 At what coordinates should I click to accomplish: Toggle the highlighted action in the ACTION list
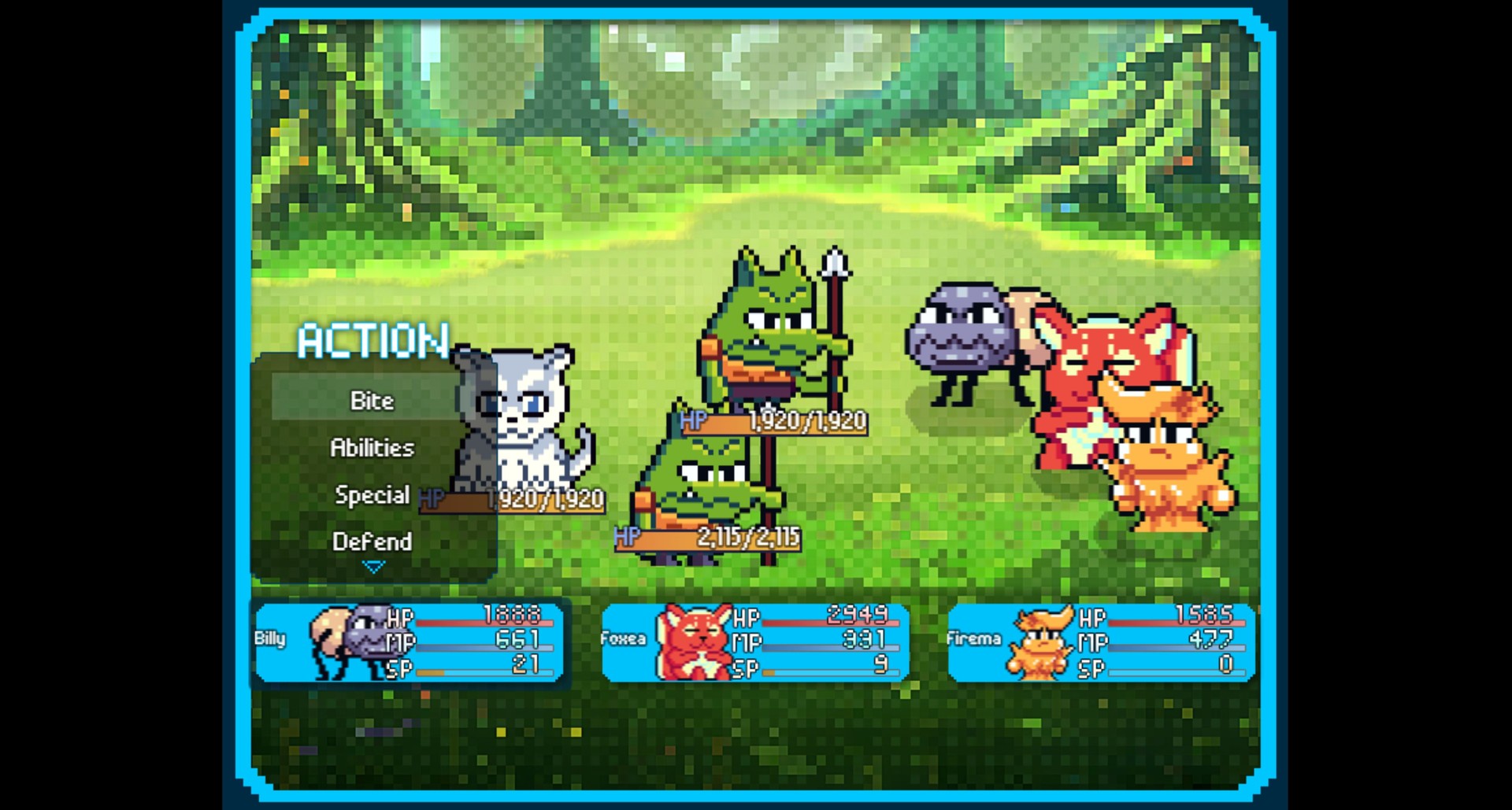pyautogui.click(x=370, y=400)
